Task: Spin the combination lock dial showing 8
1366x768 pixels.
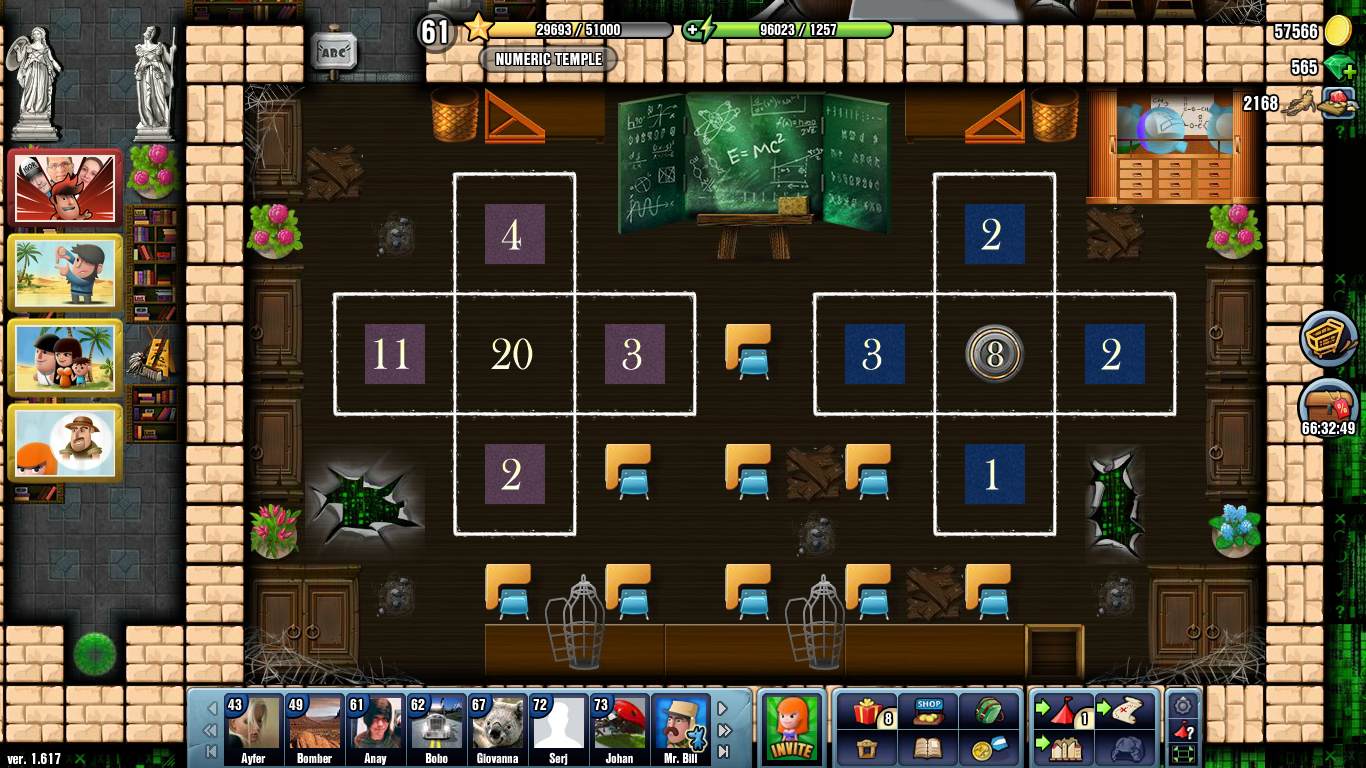Action: click(993, 355)
